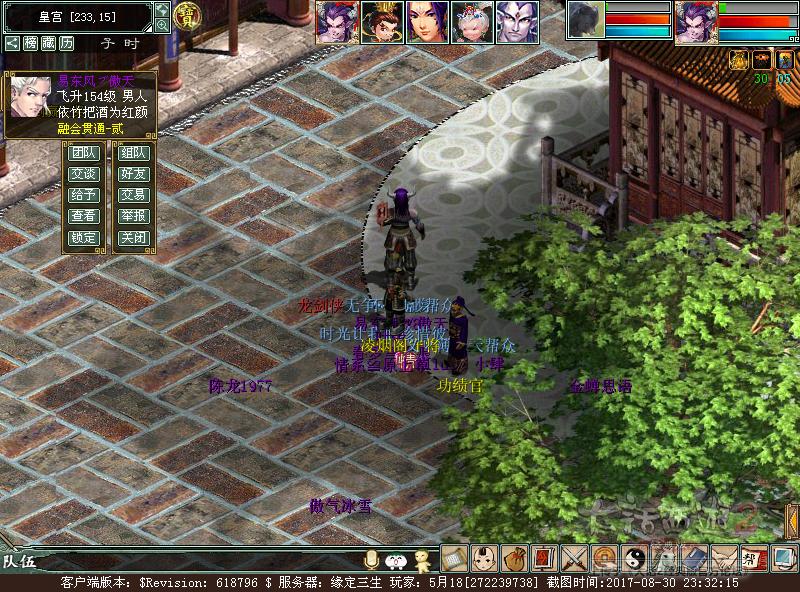The height and width of the screenshot is (592, 800).
Task: Choose the 给予 give option
Action: (83, 195)
